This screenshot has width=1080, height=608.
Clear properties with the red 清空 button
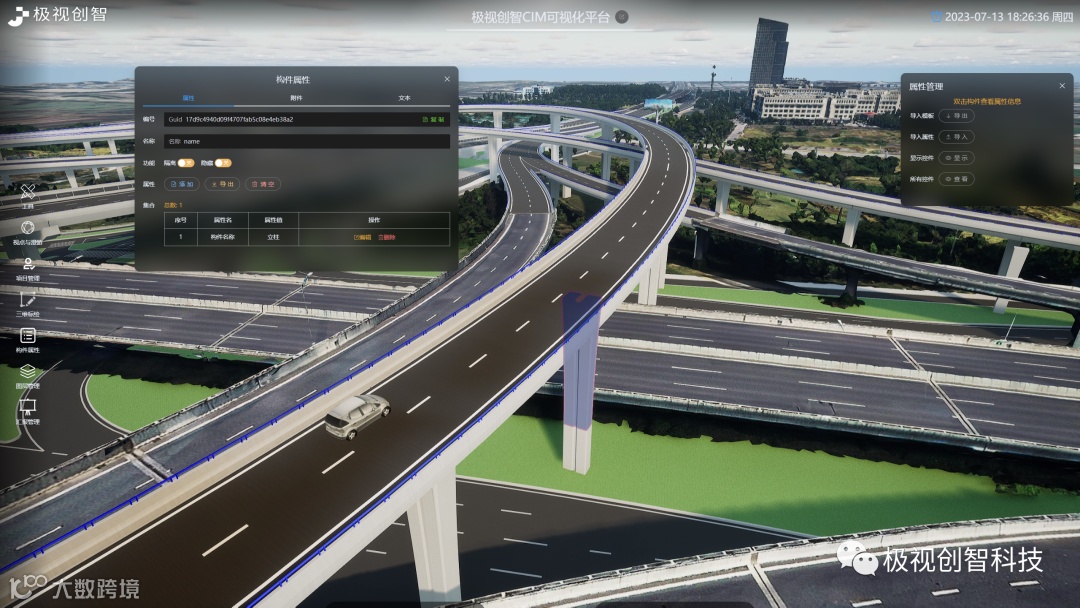[263, 184]
